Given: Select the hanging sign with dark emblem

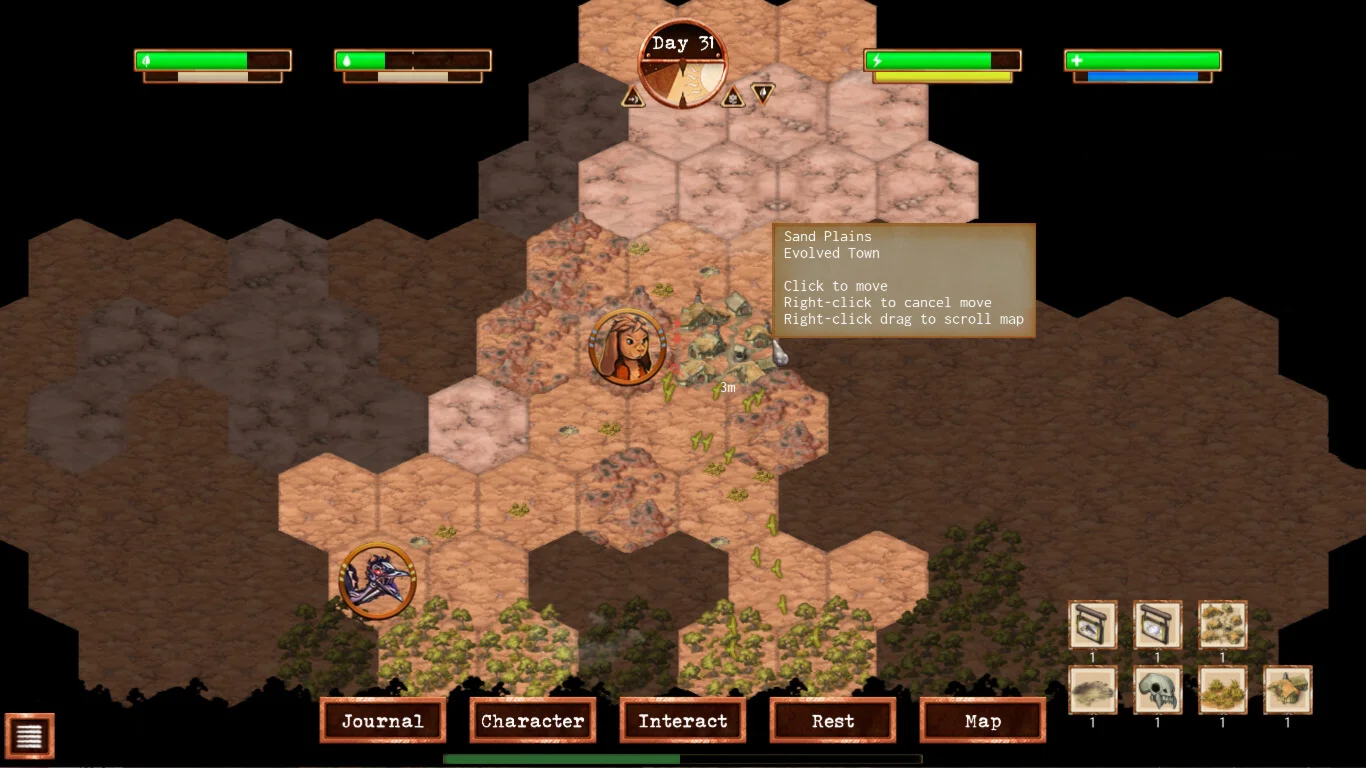Looking at the screenshot, I should click(x=1093, y=625).
